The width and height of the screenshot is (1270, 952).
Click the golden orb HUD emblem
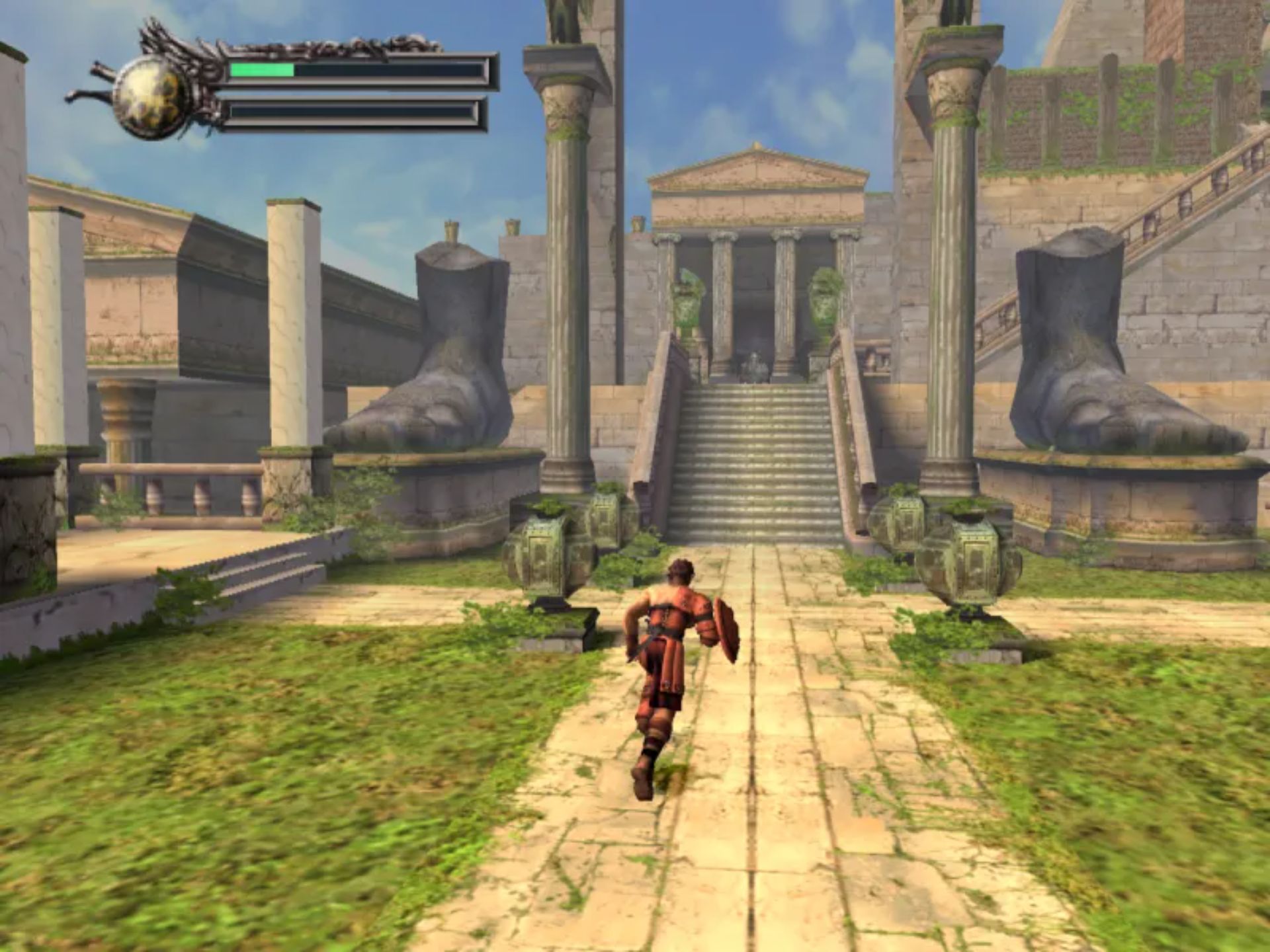tap(148, 97)
